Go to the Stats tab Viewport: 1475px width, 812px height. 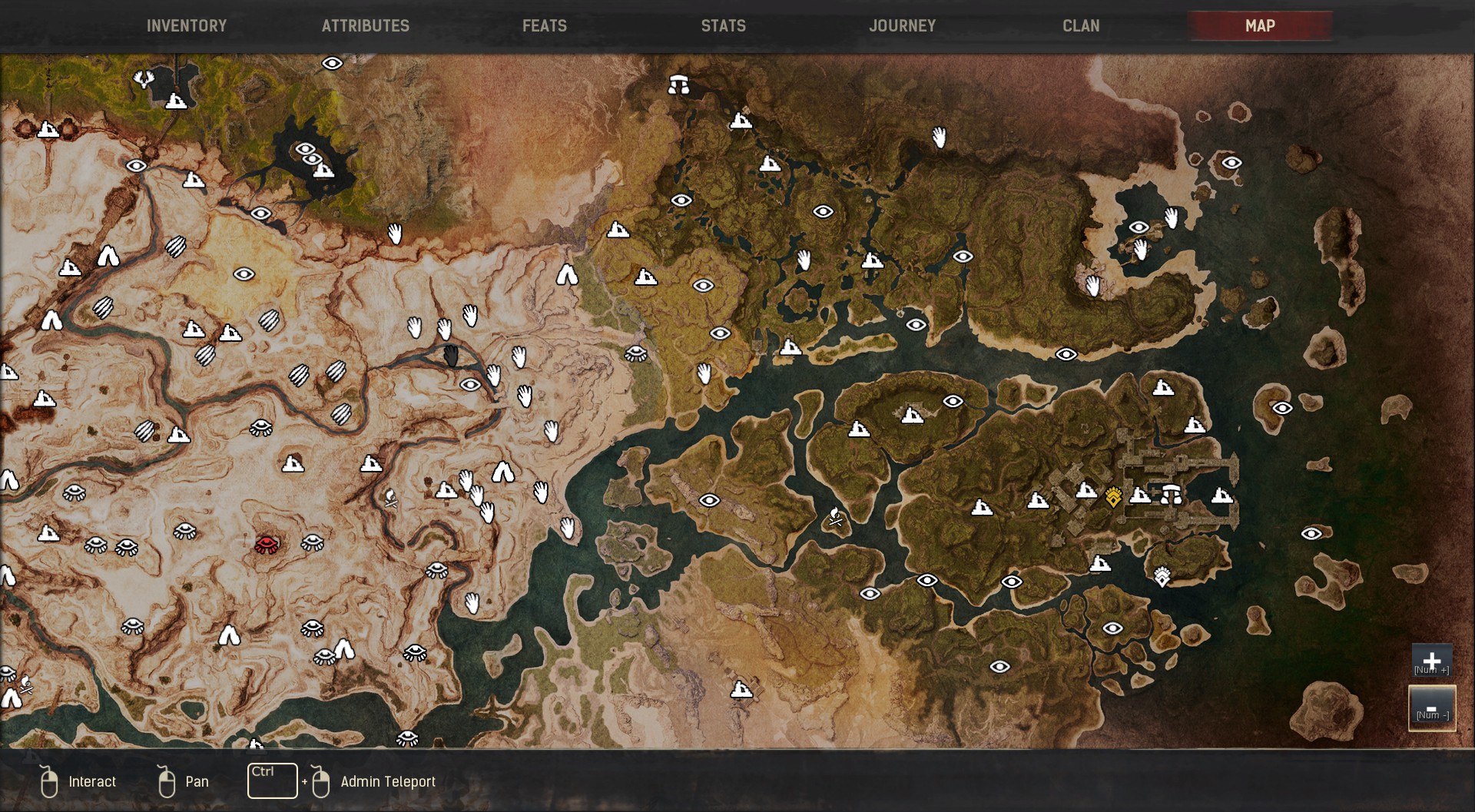click(x=723, y=26)
